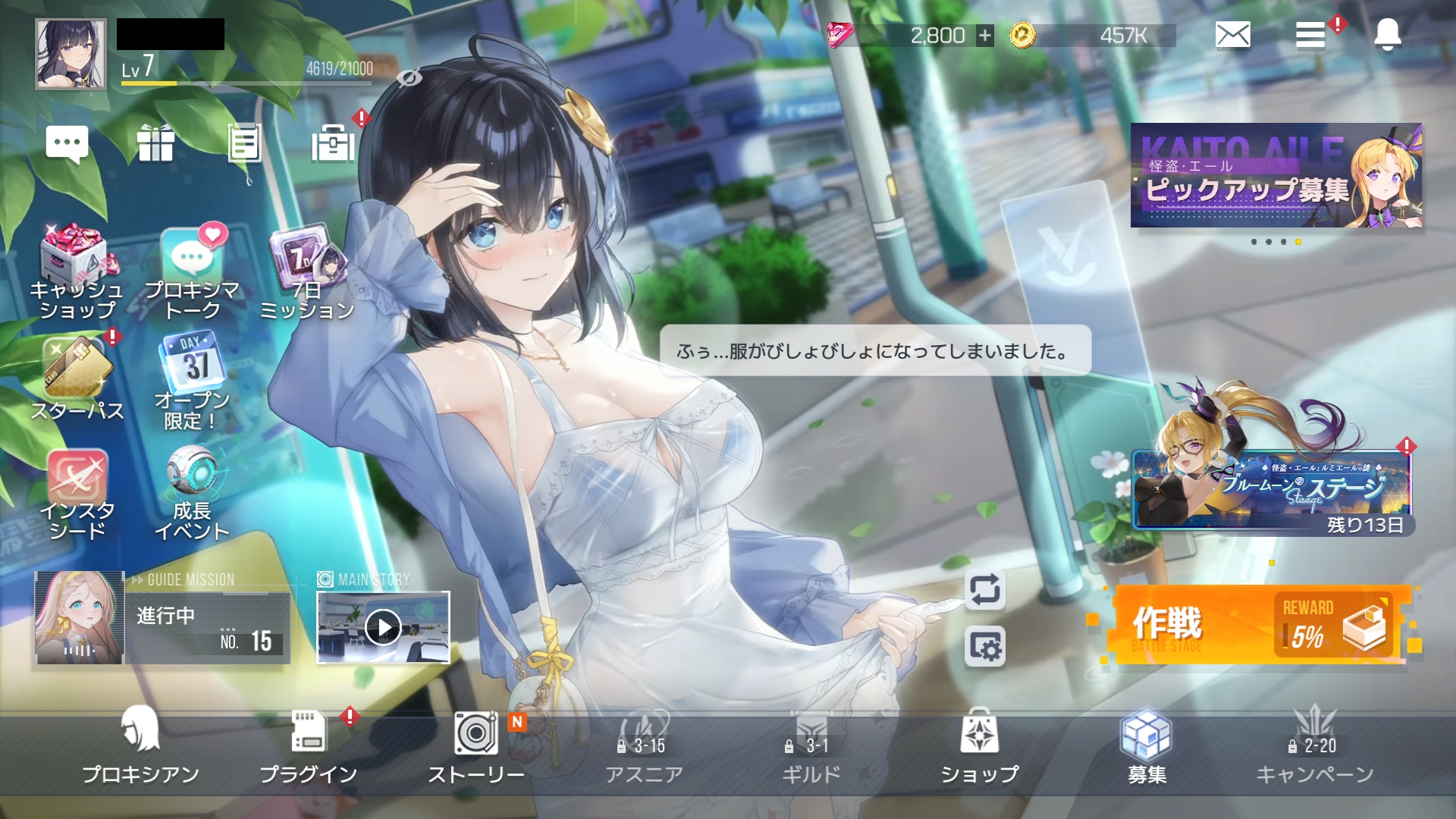
Task: Open Guide Mission No. 15
Action: point(162,618)
